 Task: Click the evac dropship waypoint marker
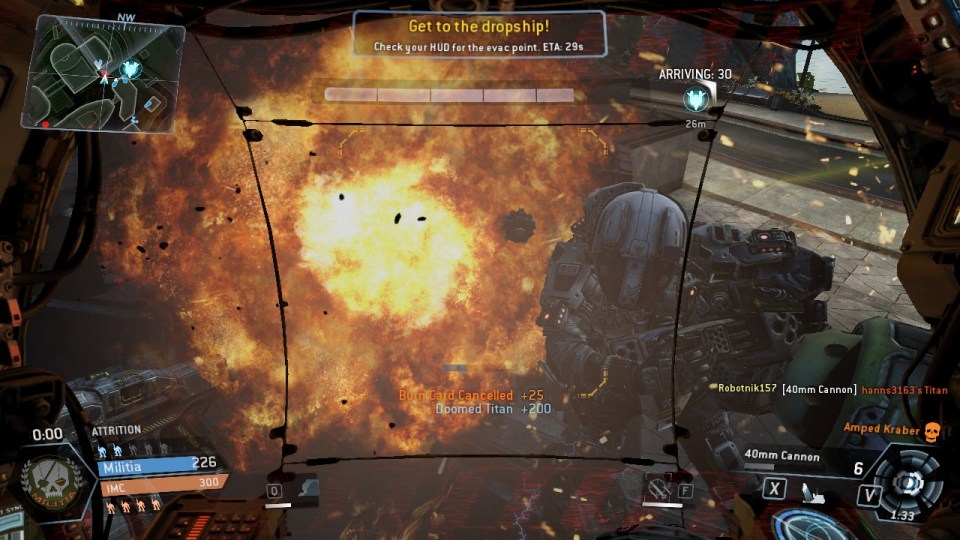point(696,99)
